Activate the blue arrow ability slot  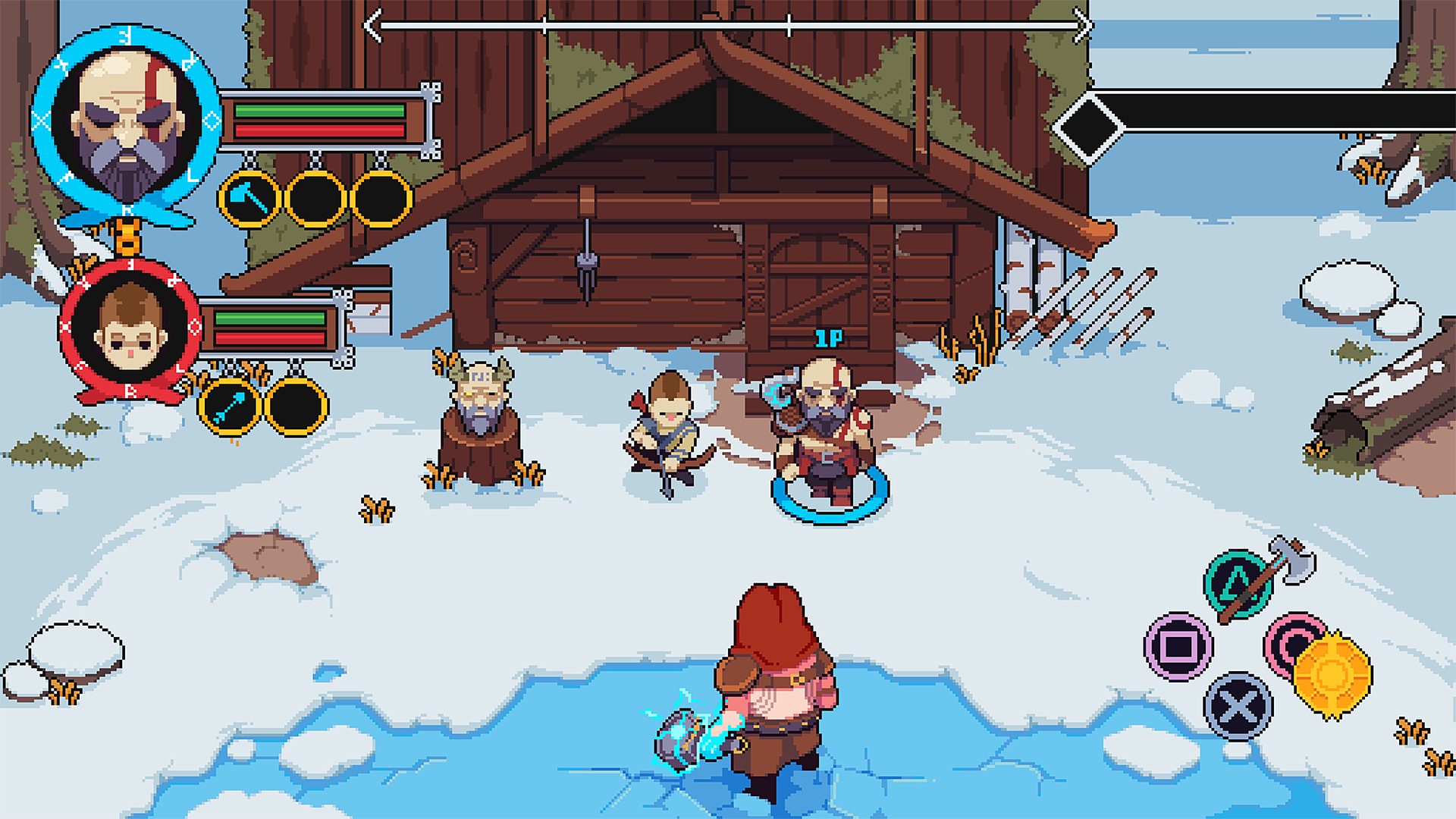pos(230,407)
